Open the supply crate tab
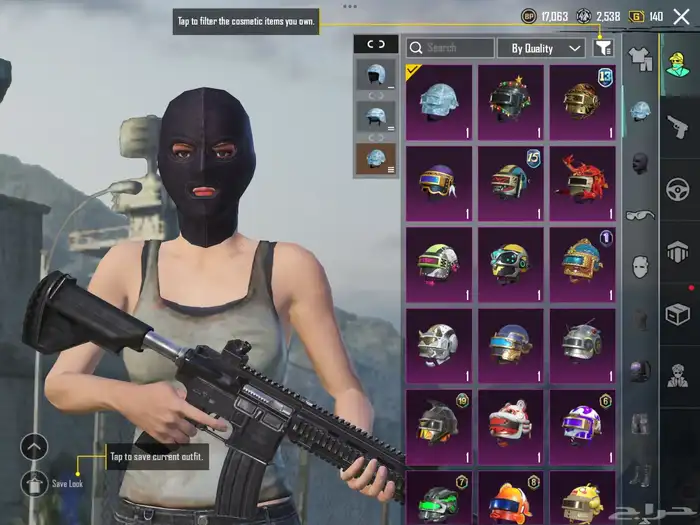Screen dimensions: 700x525 tap(679, 314)
